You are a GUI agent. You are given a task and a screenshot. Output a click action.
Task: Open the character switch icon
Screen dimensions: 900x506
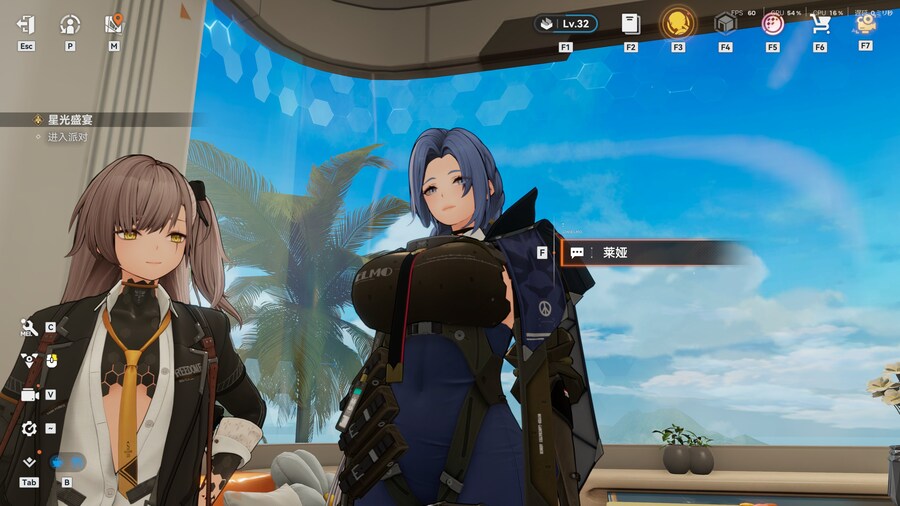point(70,24)
